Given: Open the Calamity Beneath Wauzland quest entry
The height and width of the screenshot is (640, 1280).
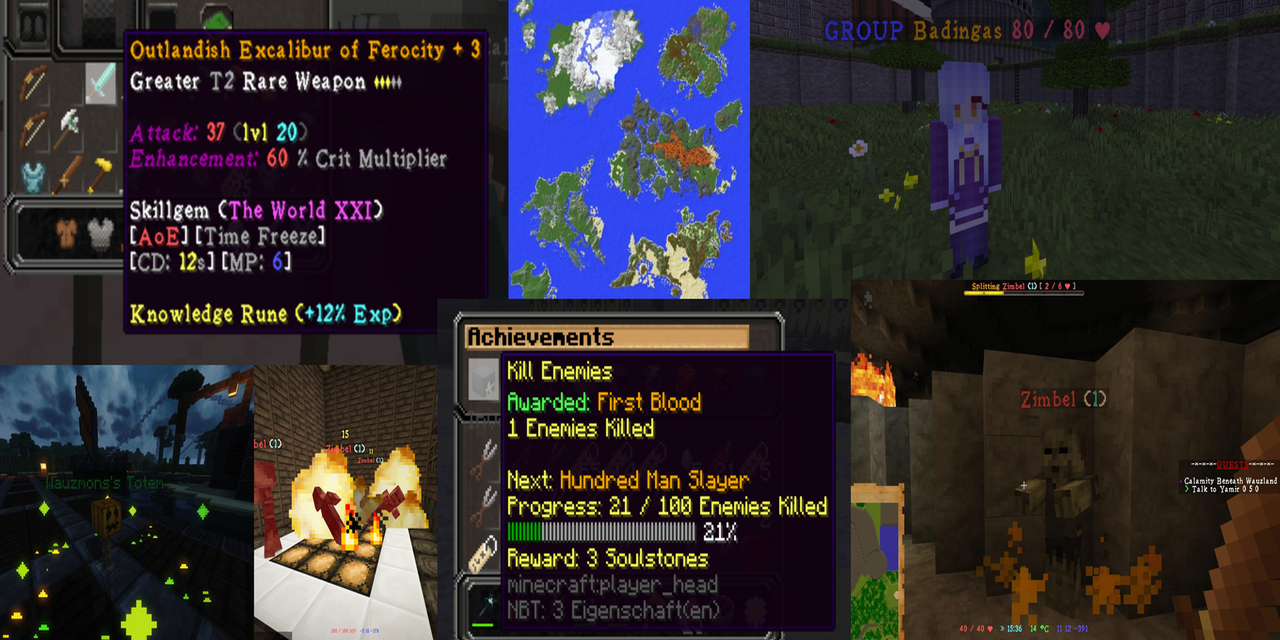Looking at the screenshot, I should 1230,481.
